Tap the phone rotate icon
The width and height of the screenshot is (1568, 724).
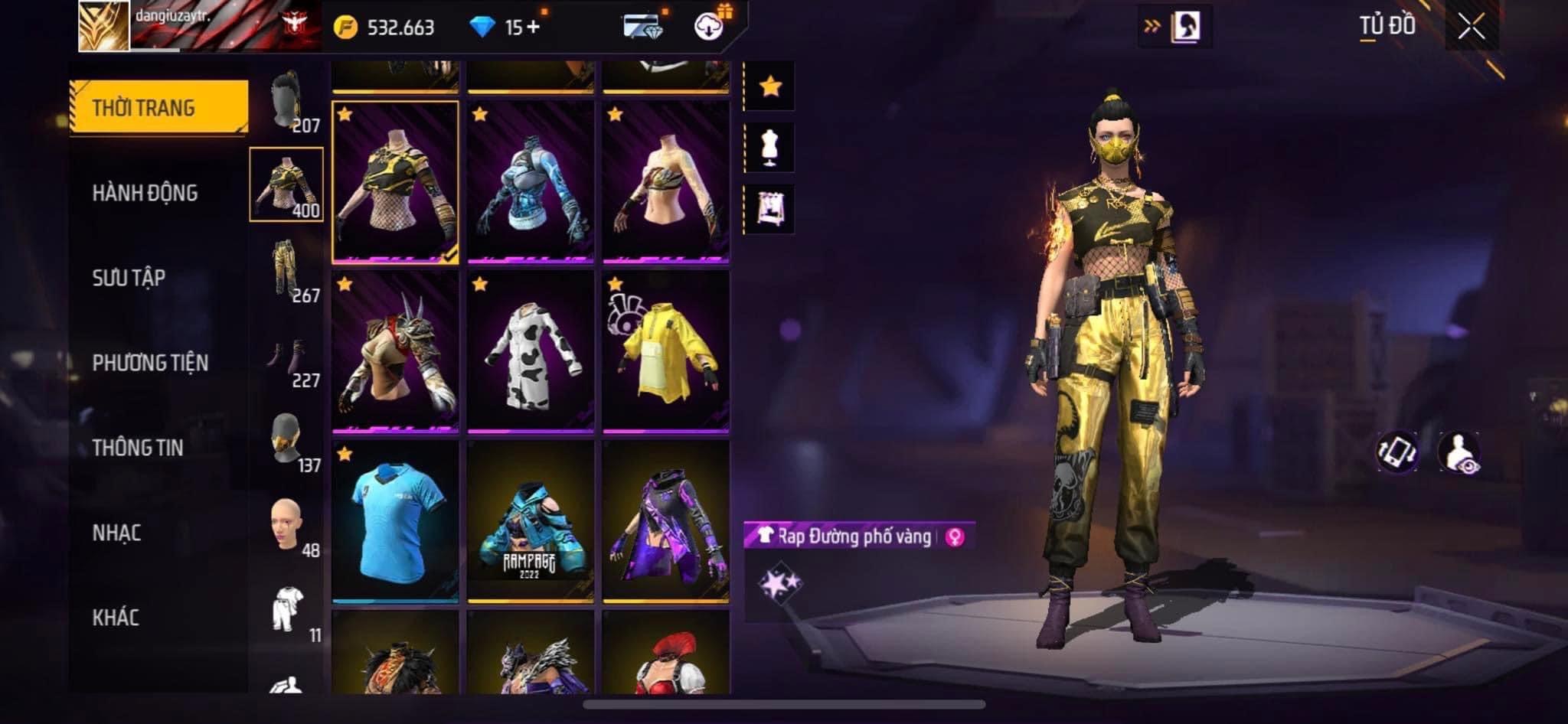pos(1396,452)
